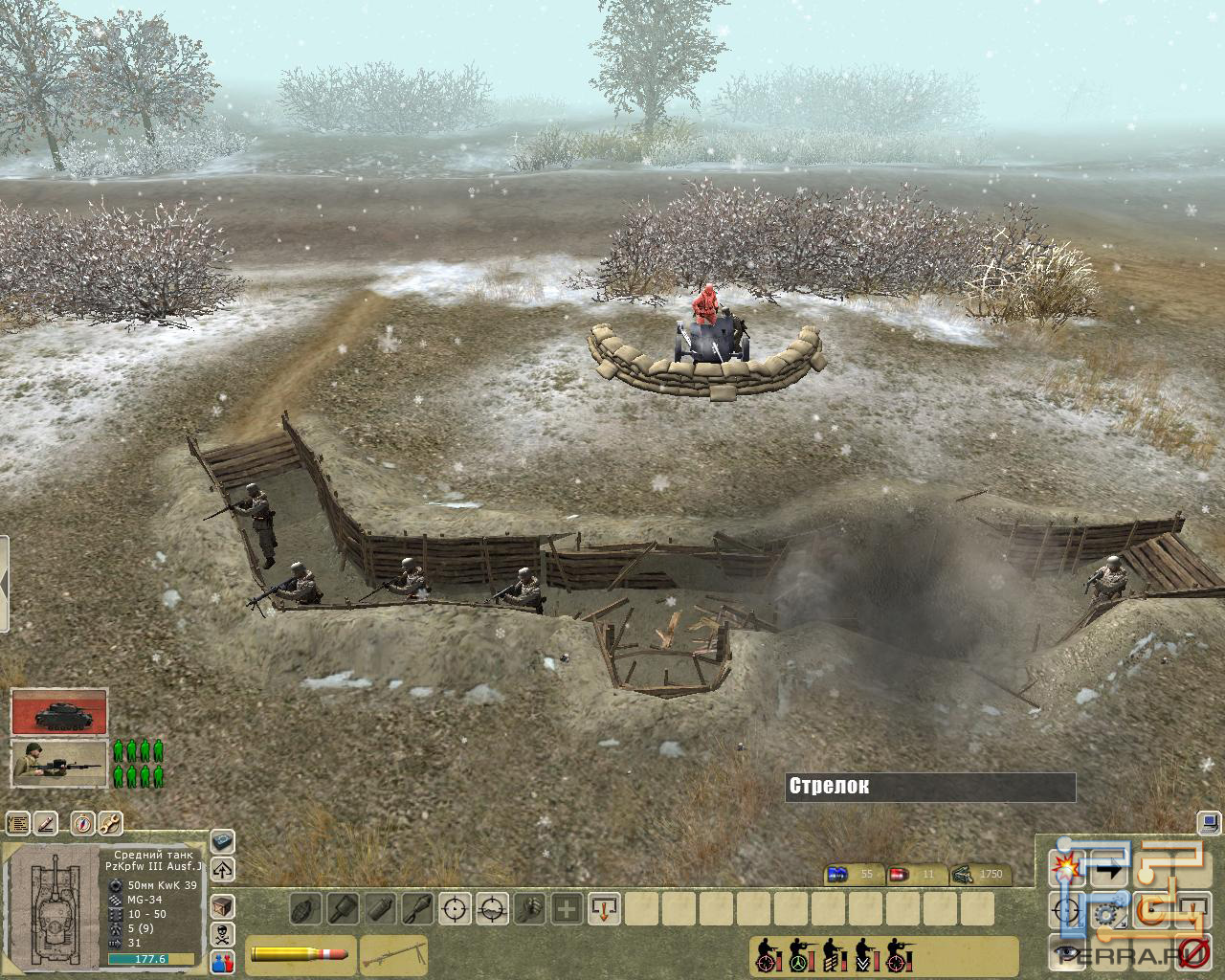Toggle the eye visibility button
The image size is (1225, 980).
point(1064,950)
